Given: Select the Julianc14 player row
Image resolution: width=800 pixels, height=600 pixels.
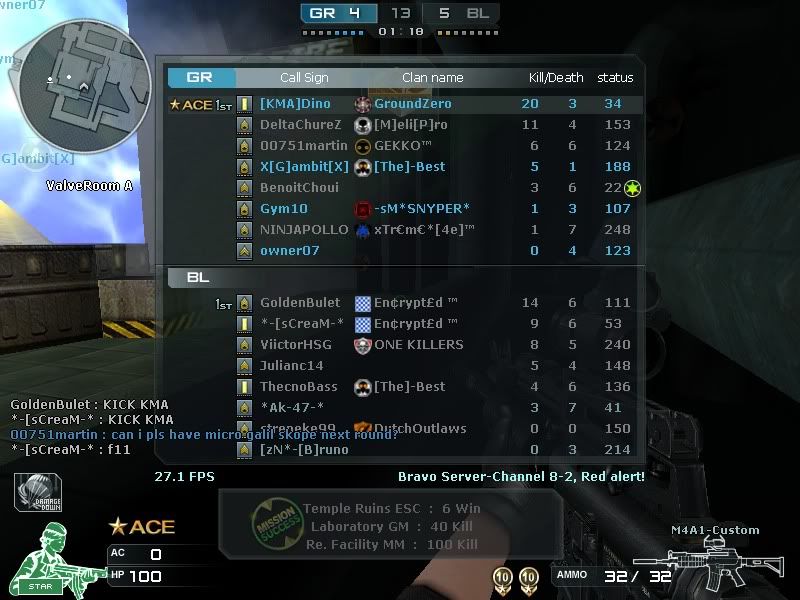Looking at the screenshot, I should point(292,366).
